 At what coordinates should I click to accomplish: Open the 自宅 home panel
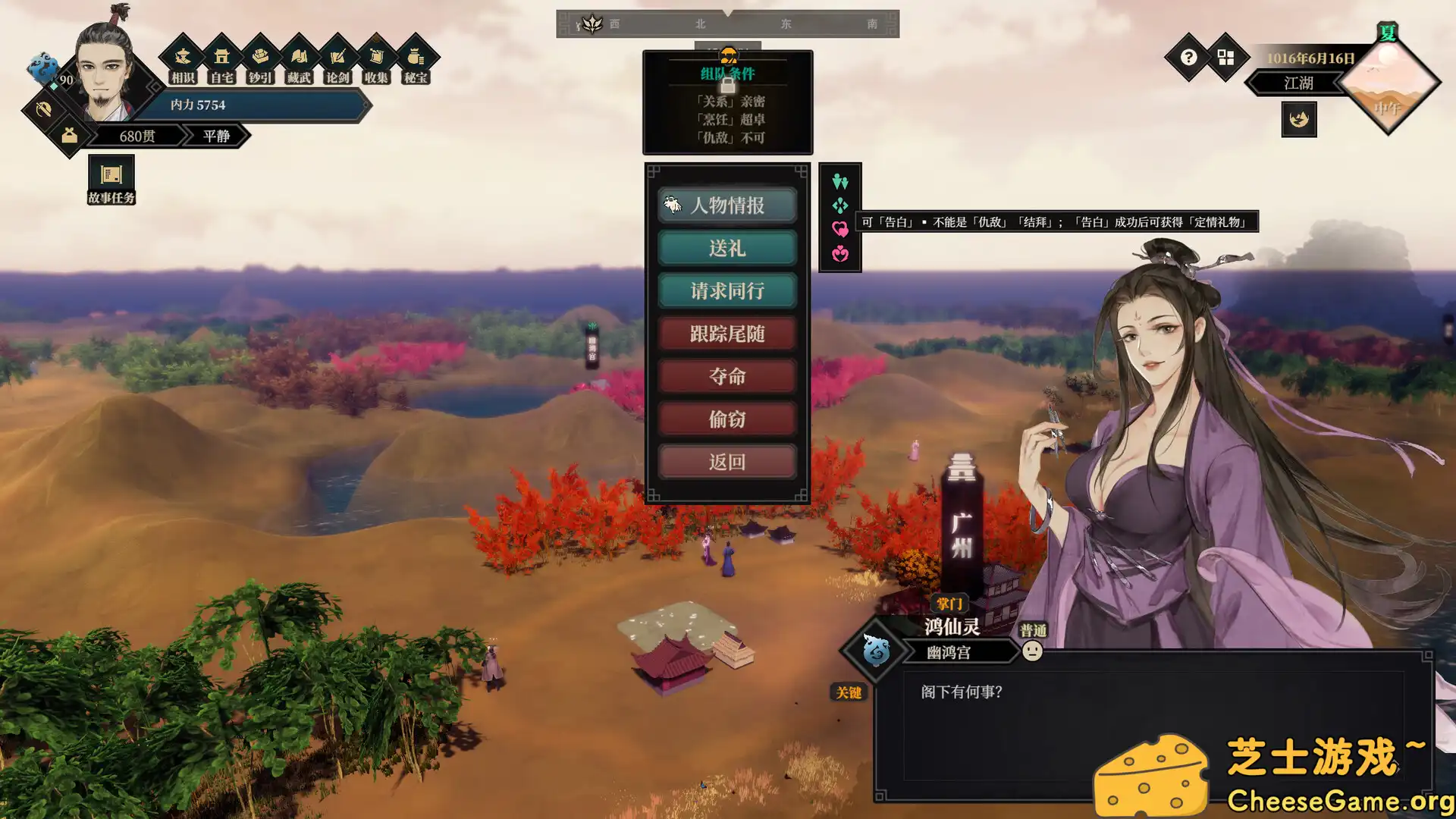click(x=221, y=61)
